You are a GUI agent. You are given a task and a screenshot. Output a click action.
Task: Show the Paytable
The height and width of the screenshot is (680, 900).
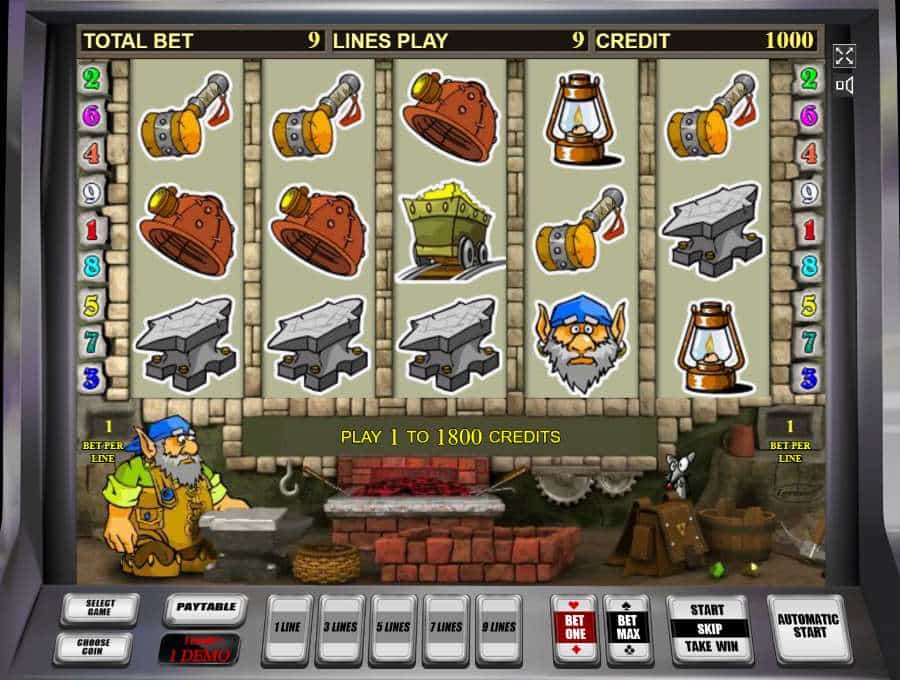[204, 608]
